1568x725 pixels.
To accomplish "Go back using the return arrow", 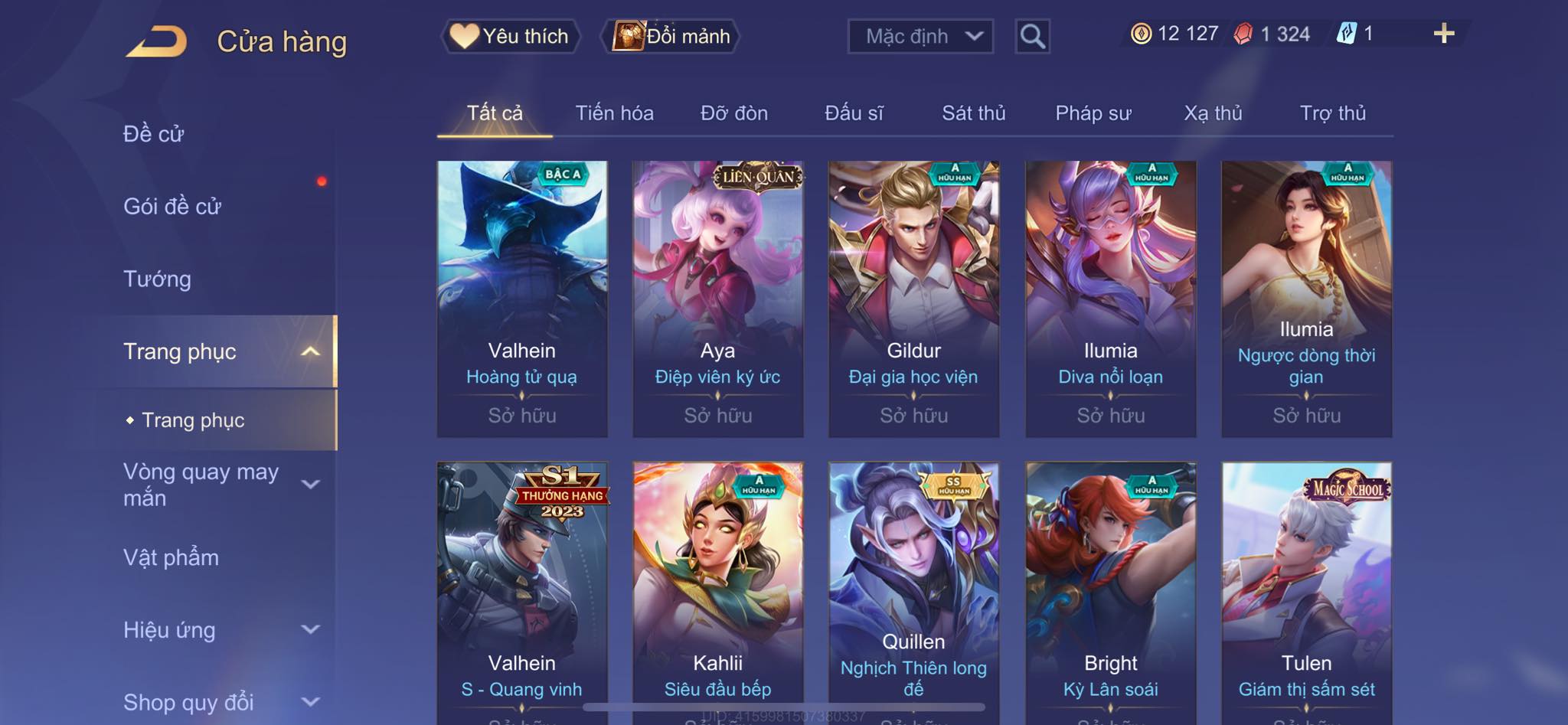I will tap(157, 41).
